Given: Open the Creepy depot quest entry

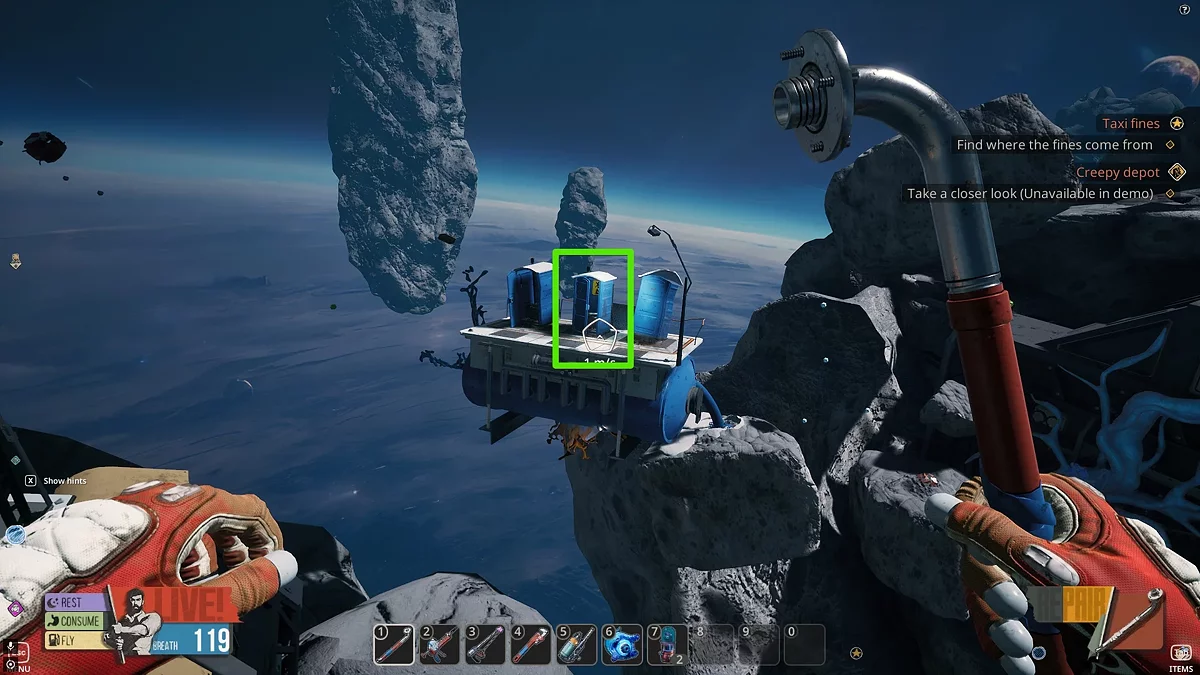Looking at the screenshot, I should pos(1117,172).
